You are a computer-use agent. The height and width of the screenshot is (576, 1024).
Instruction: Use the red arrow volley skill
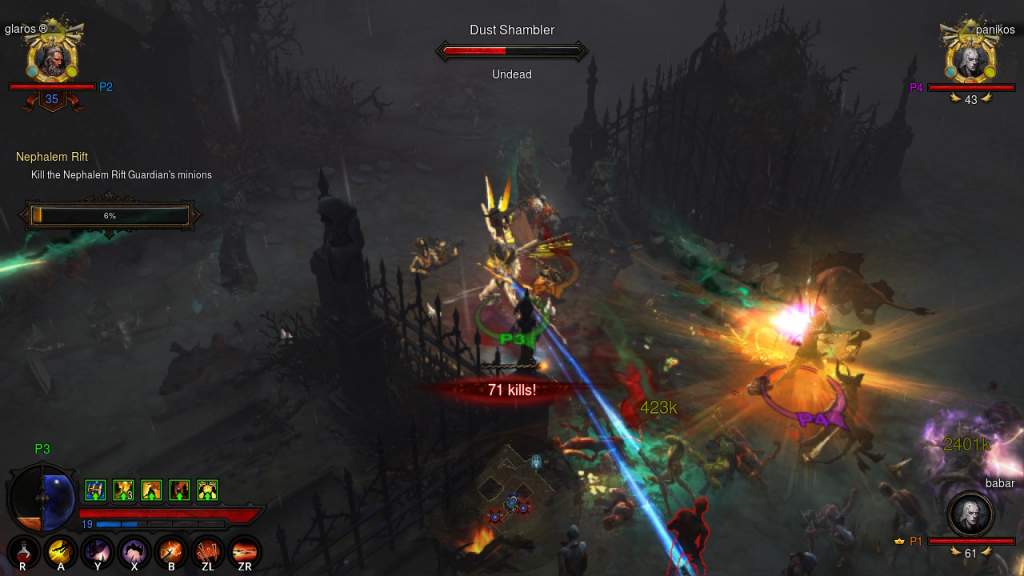pos(207,551)
